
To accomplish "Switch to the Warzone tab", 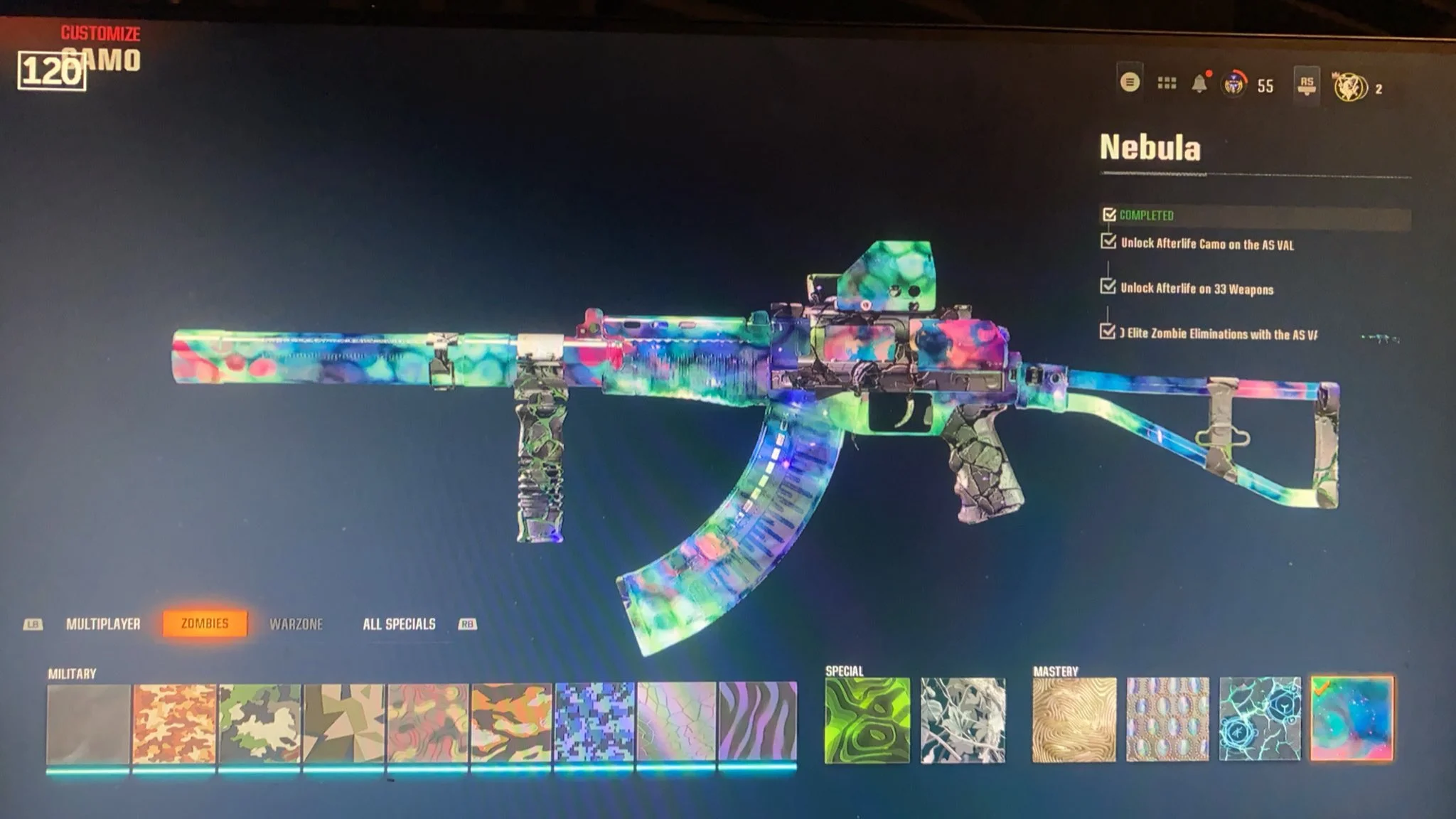I will click(297, 624).
